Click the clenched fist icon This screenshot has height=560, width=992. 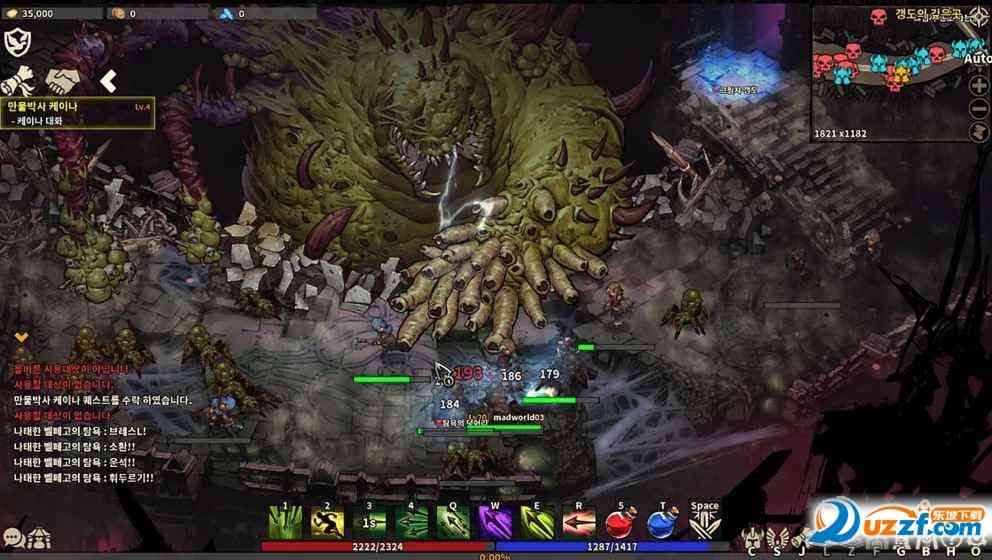tap(20, 79)
